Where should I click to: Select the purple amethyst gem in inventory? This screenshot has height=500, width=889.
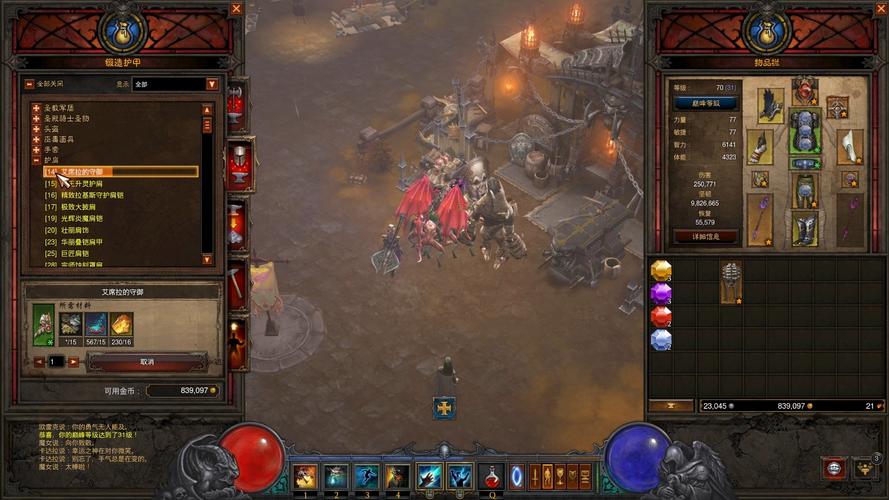(661, 294)
